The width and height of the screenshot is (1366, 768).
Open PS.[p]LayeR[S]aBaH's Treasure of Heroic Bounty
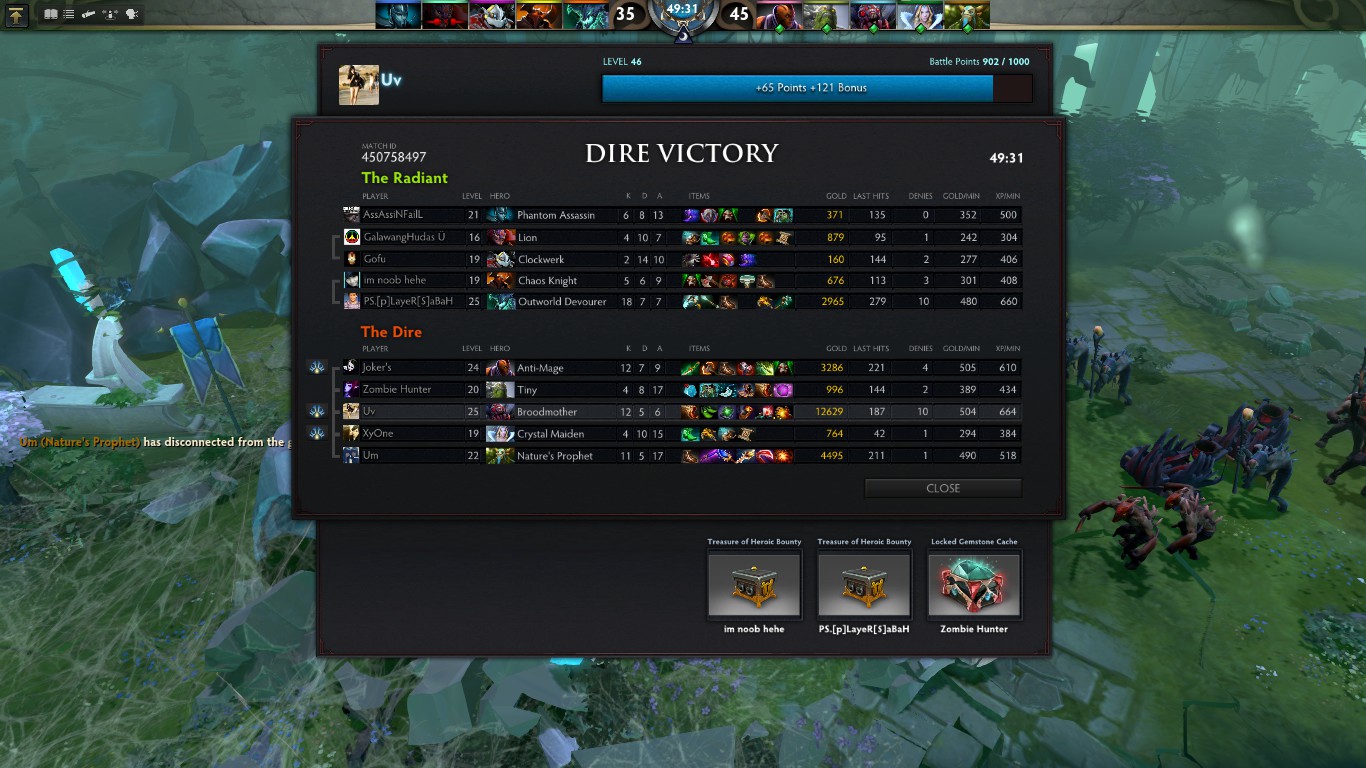[864, 585]
